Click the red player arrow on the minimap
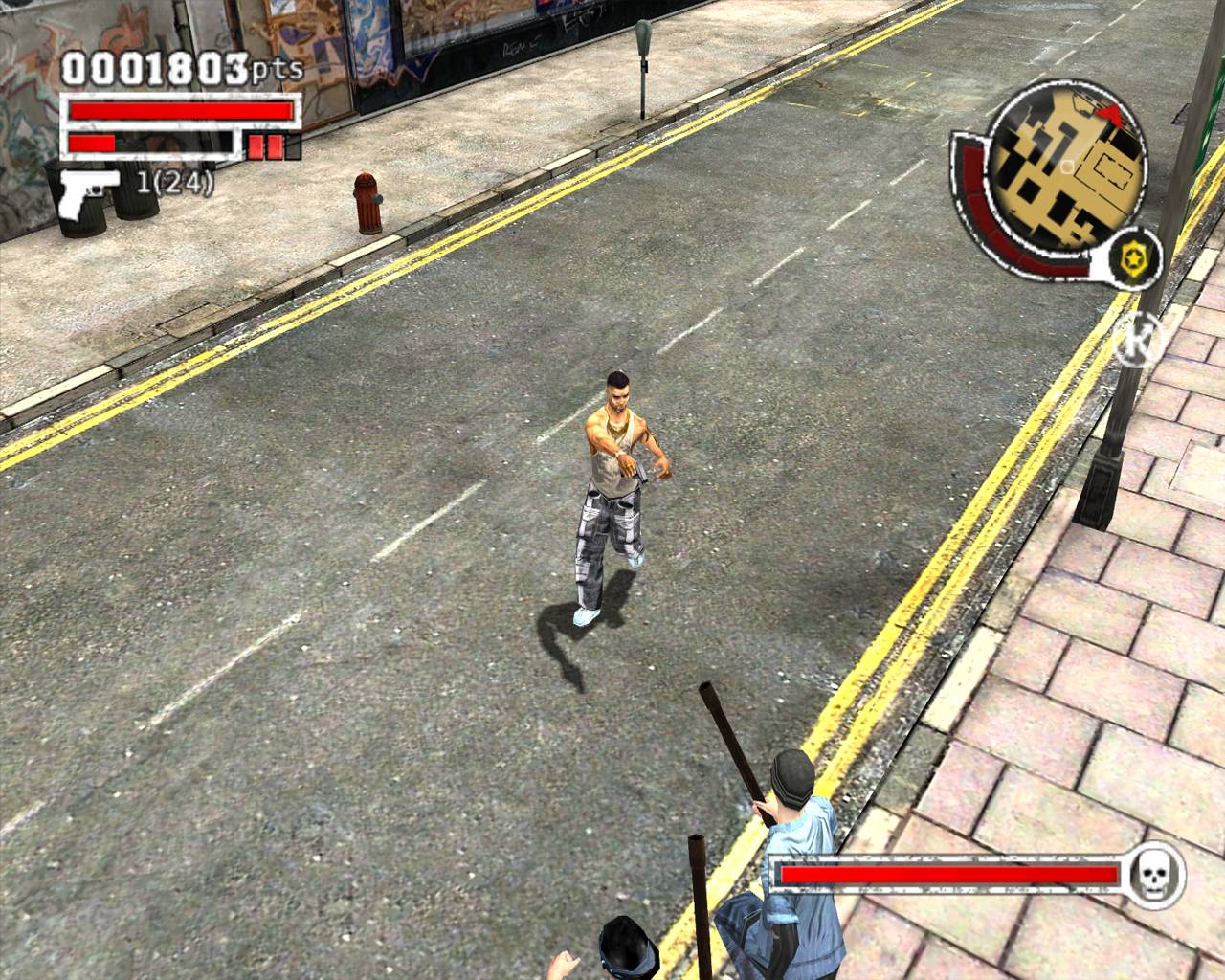This screenshot has height=980, width=1225. (1110, 115)
